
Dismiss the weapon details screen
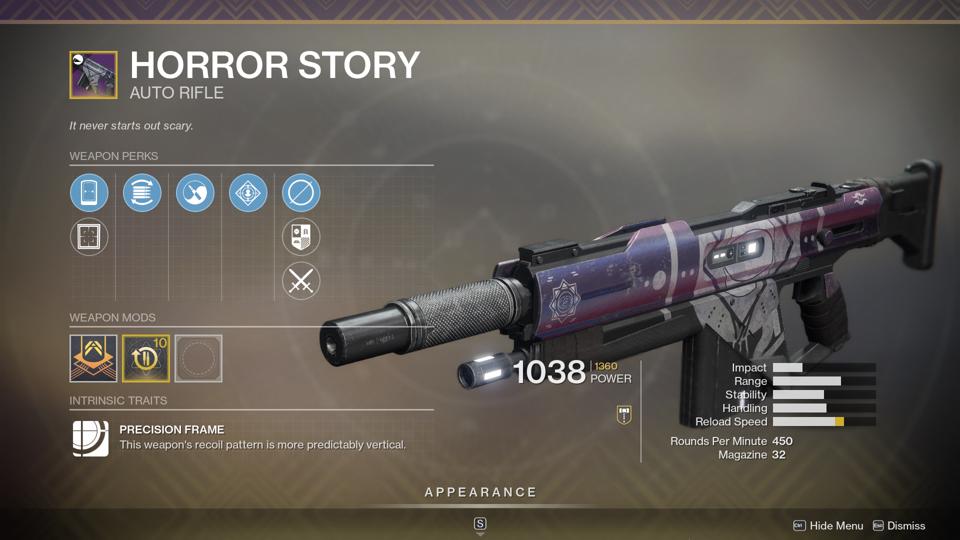click(899, 526)
